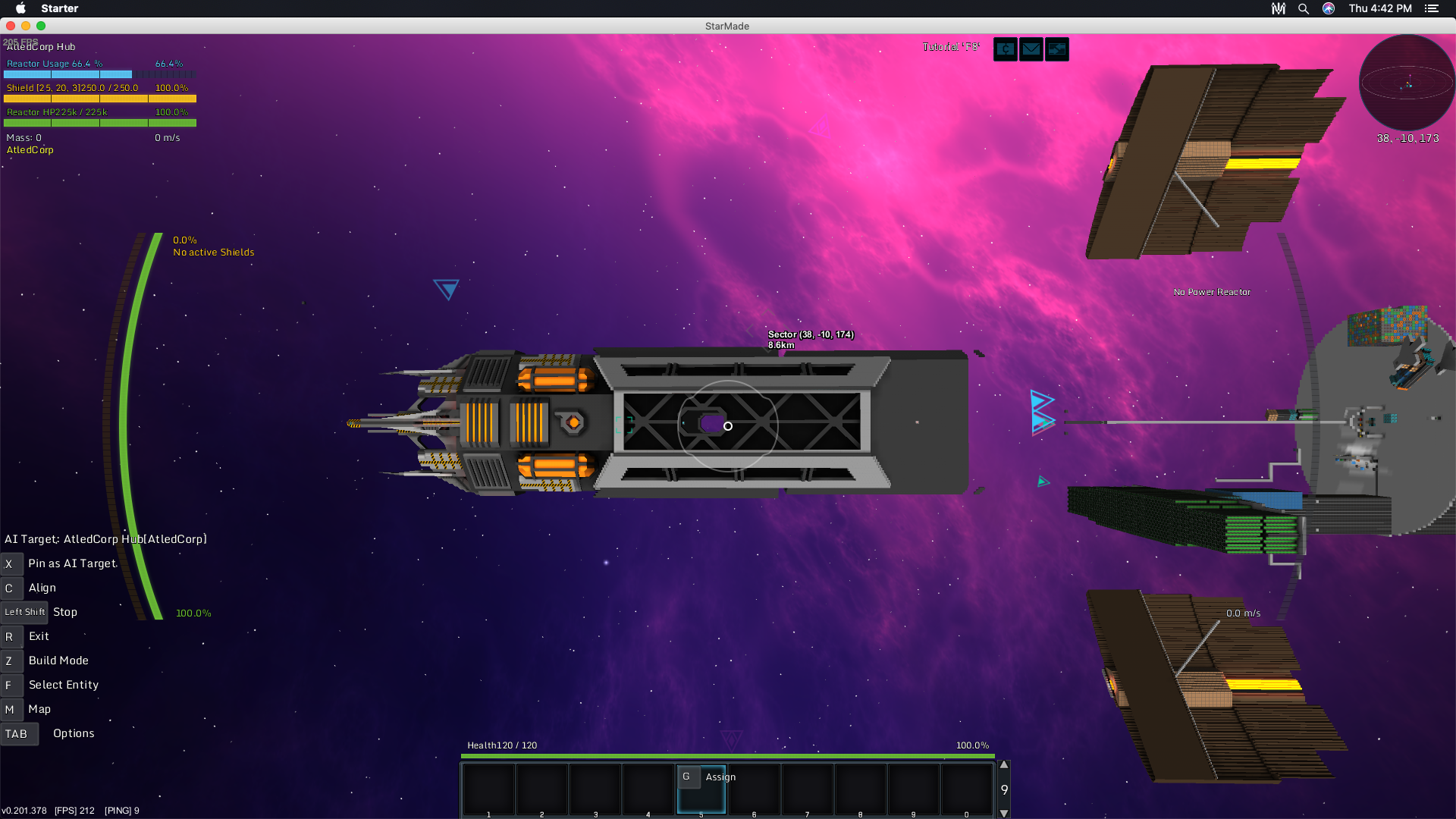Open the mail envelope icon
Screen dimensions: 1456x819
pyautogui.click(x=1031, y=49)
